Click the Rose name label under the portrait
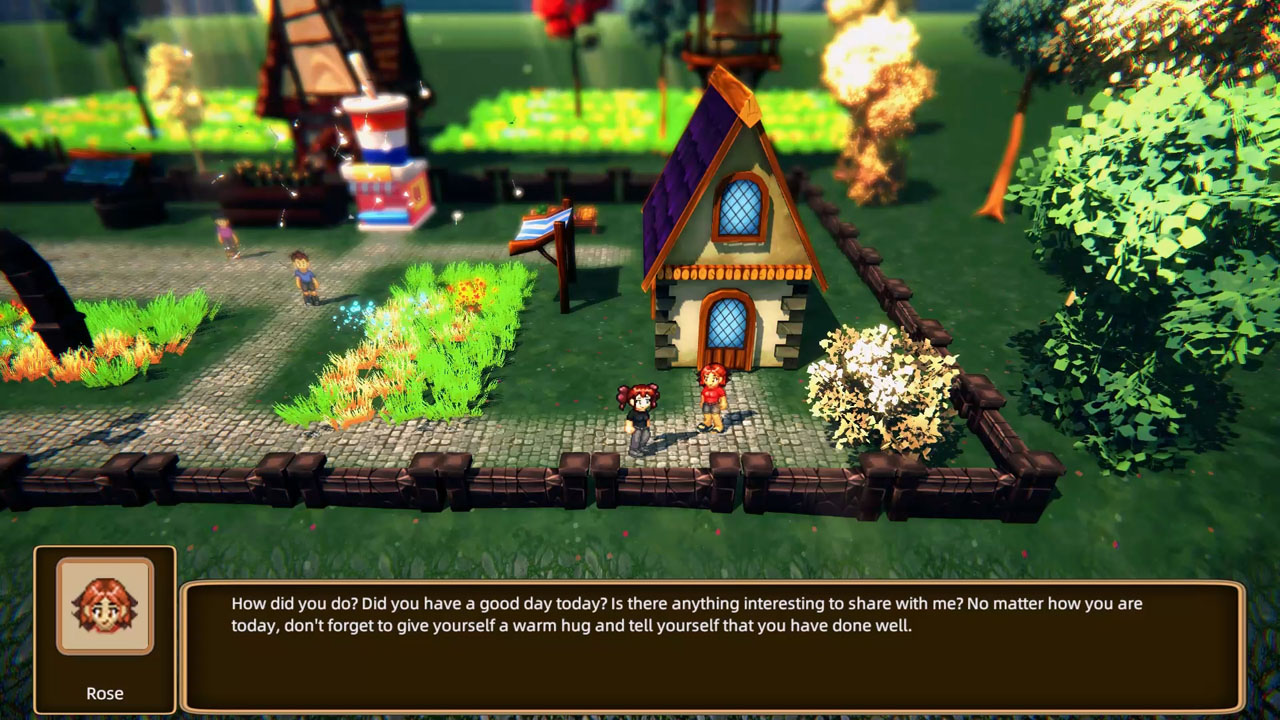1280x720 pixels. (105, 693)
